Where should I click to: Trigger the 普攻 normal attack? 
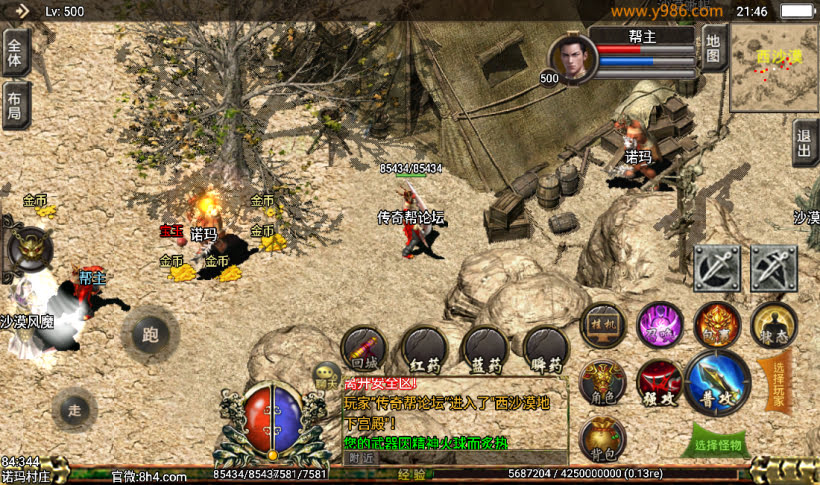pos(718,382)
